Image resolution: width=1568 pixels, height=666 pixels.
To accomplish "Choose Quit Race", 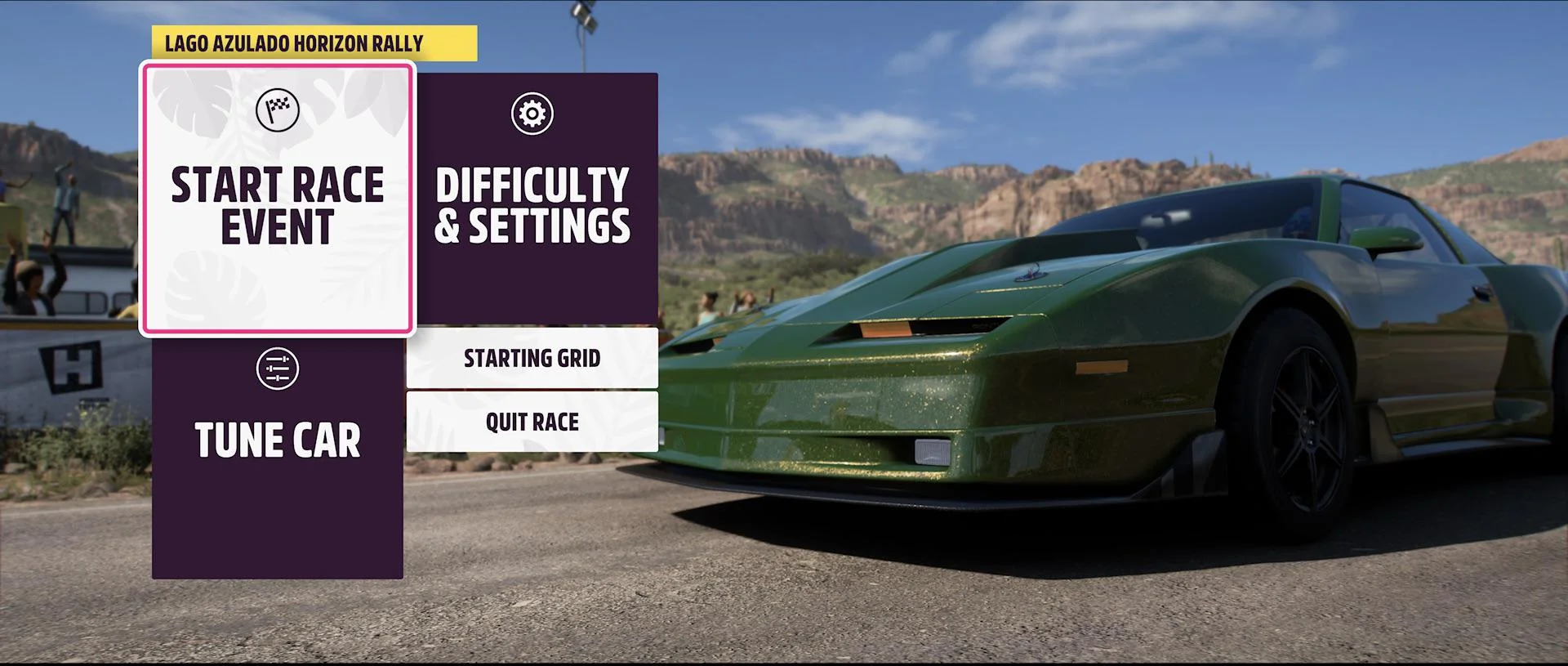I will (x=532, y=422).
